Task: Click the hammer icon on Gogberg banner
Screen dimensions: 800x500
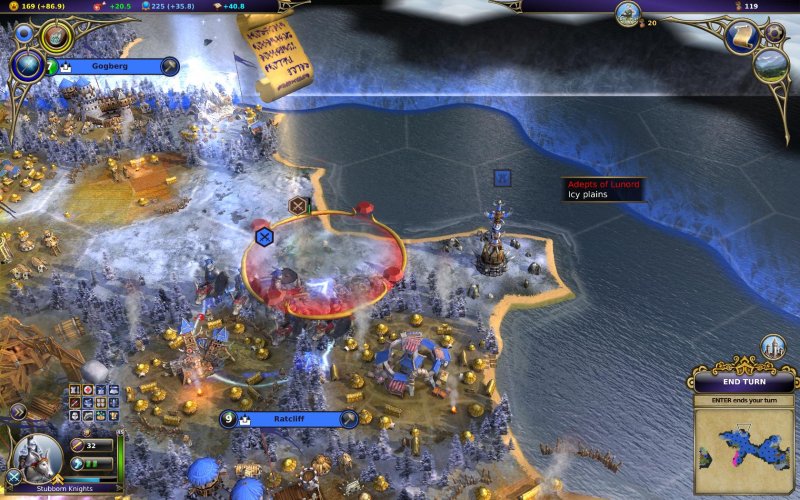Action: [x=170, y=67]
